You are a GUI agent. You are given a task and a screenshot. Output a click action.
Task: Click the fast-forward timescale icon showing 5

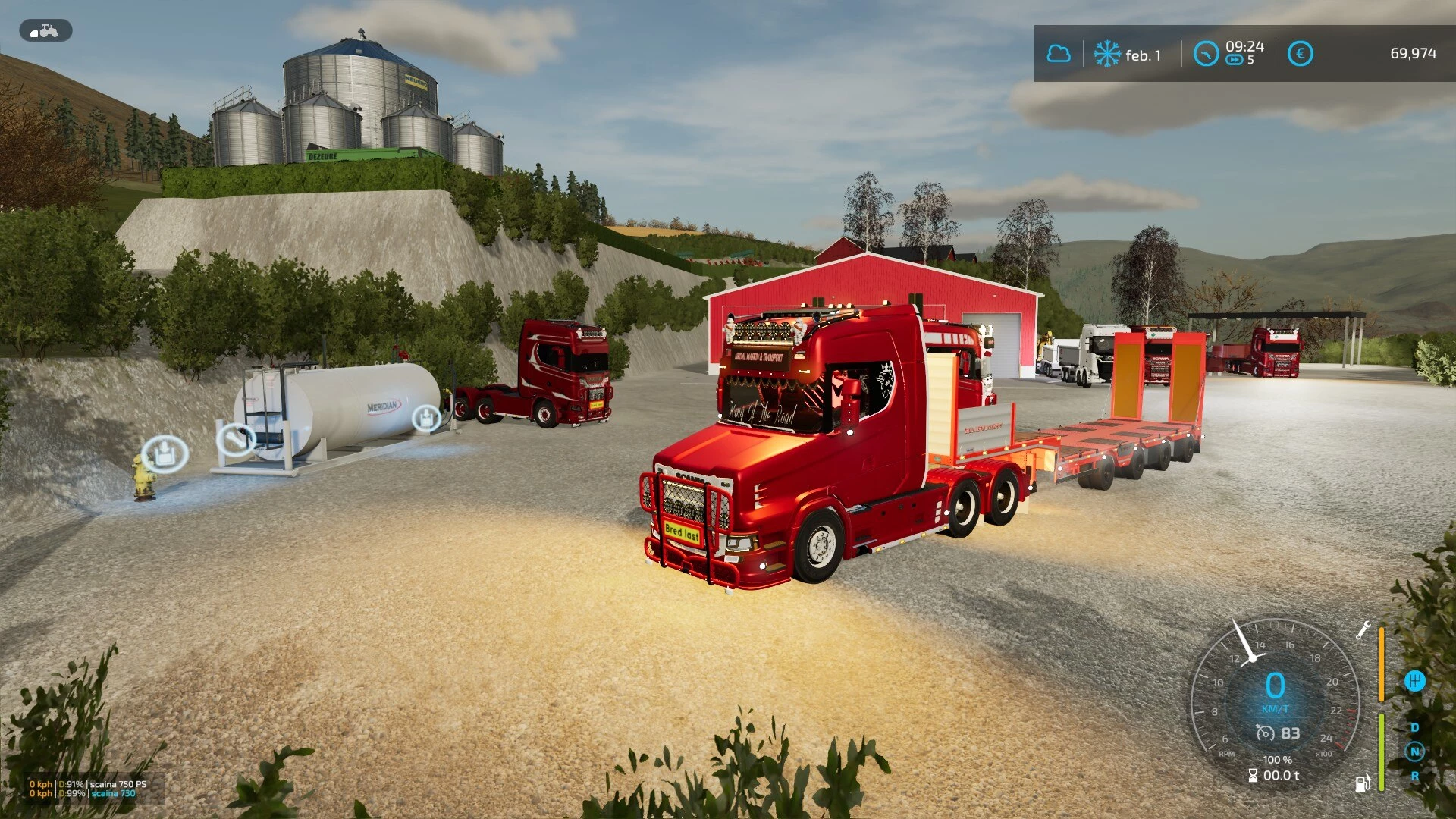pos(1235,58)
